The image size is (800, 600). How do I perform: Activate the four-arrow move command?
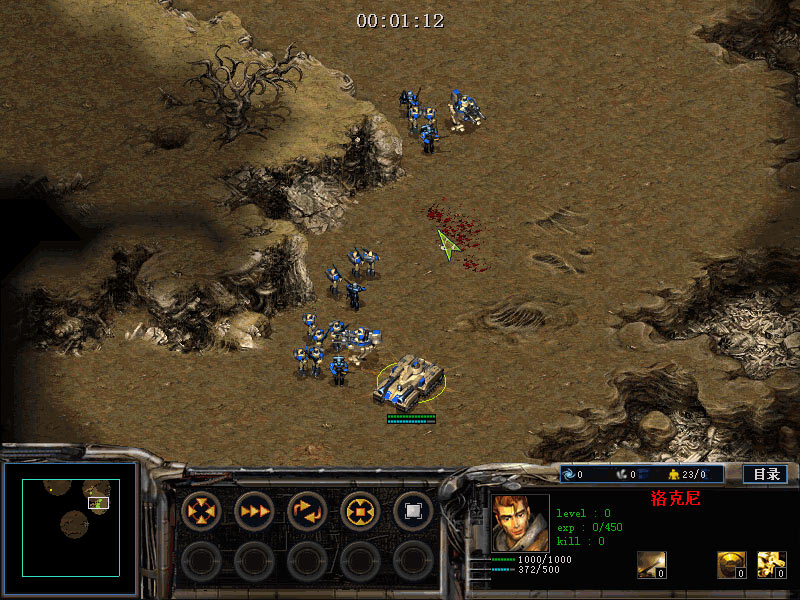pyautogui.click(x=201, y=511)
